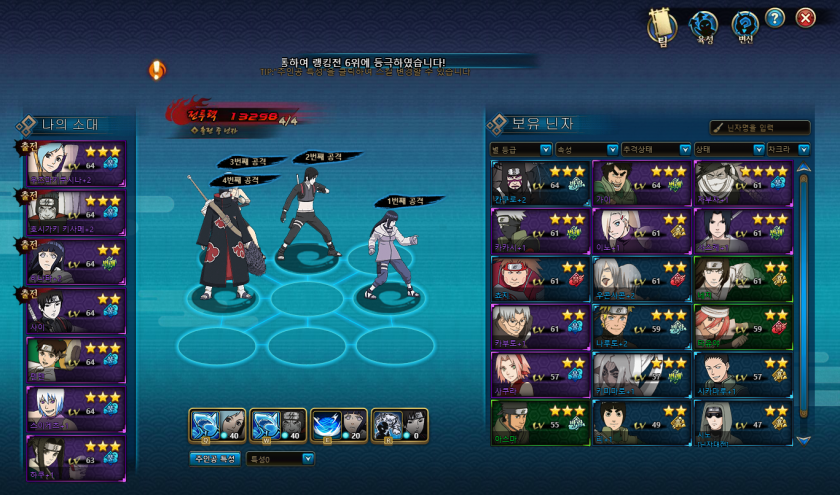Viewport: 840px width, 495px height.
Task: Open the 변신 (transform) menu icon
Action: click(x=745, y=27)
